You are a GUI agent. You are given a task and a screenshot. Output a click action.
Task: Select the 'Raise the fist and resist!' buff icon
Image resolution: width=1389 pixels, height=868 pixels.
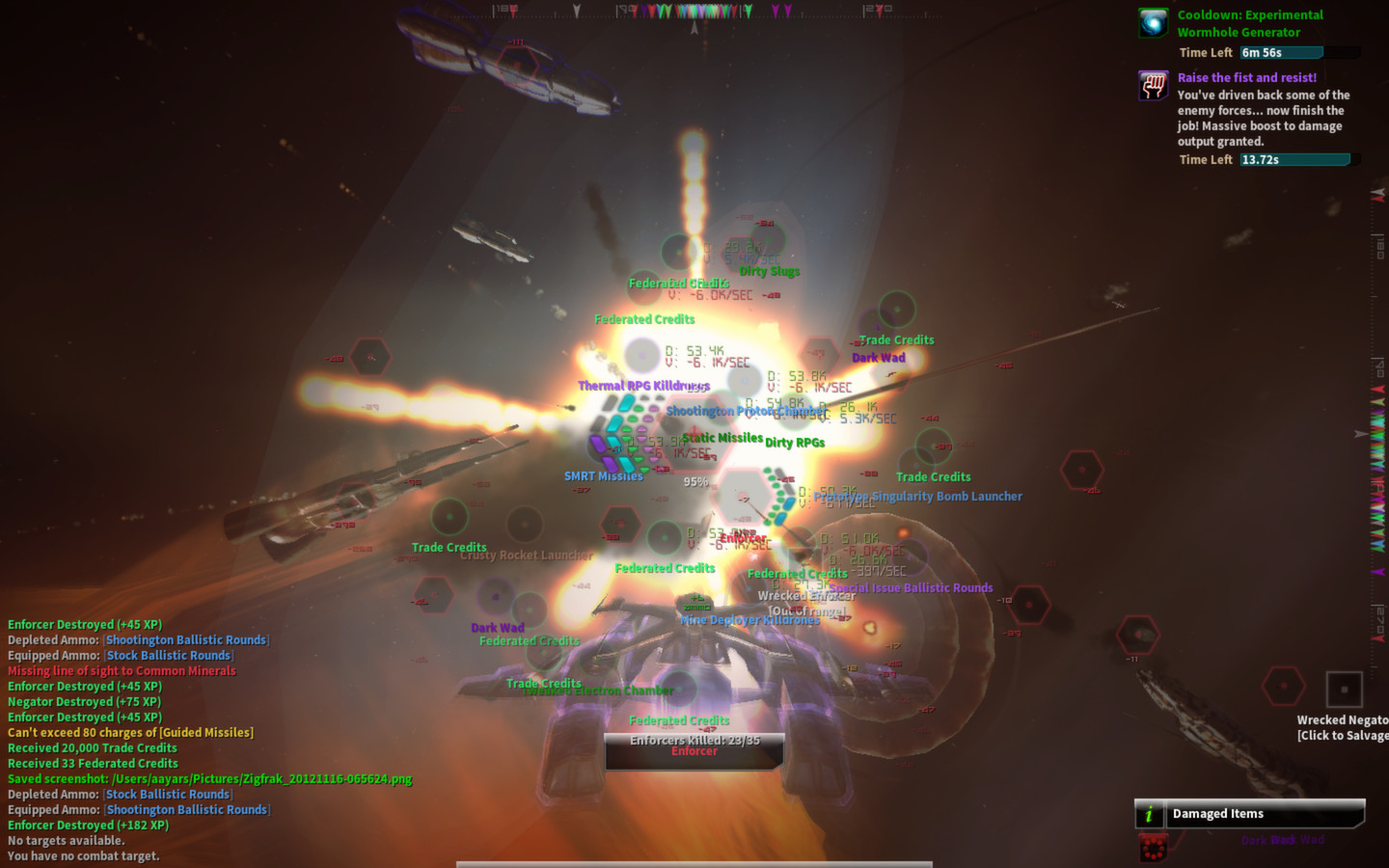click(x=1152, y=86)
